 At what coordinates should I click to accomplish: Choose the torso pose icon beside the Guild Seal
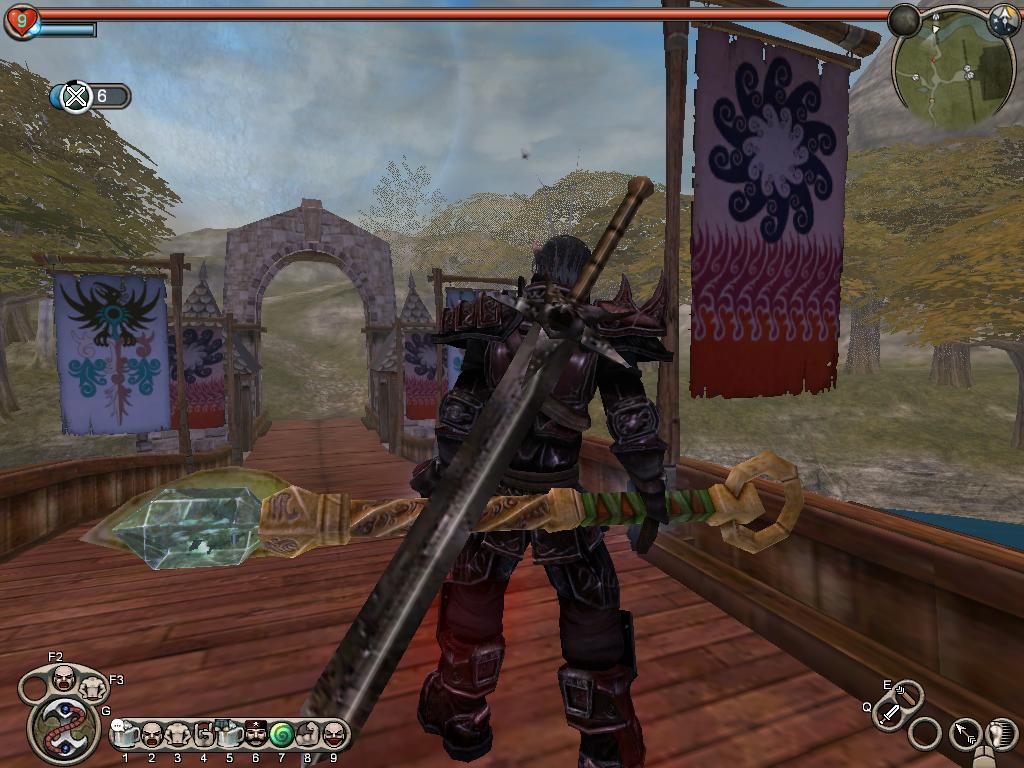click(93, 689)
